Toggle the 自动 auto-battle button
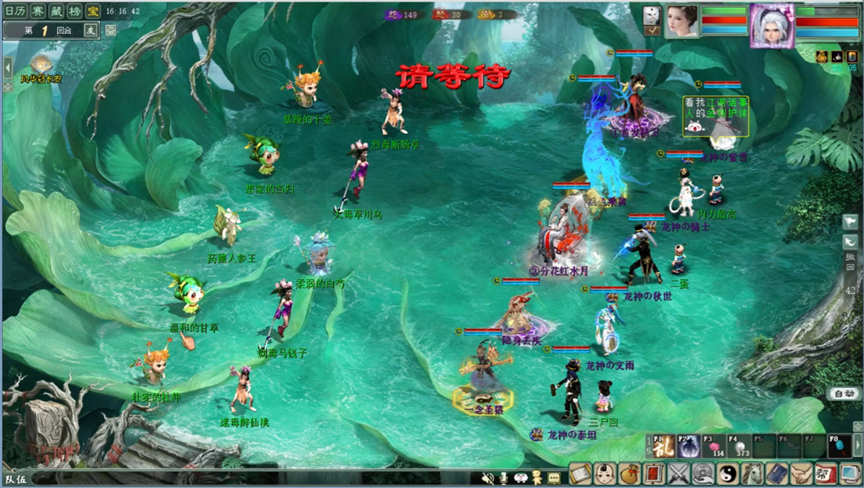Screen dimensions: 864x488 843,394
